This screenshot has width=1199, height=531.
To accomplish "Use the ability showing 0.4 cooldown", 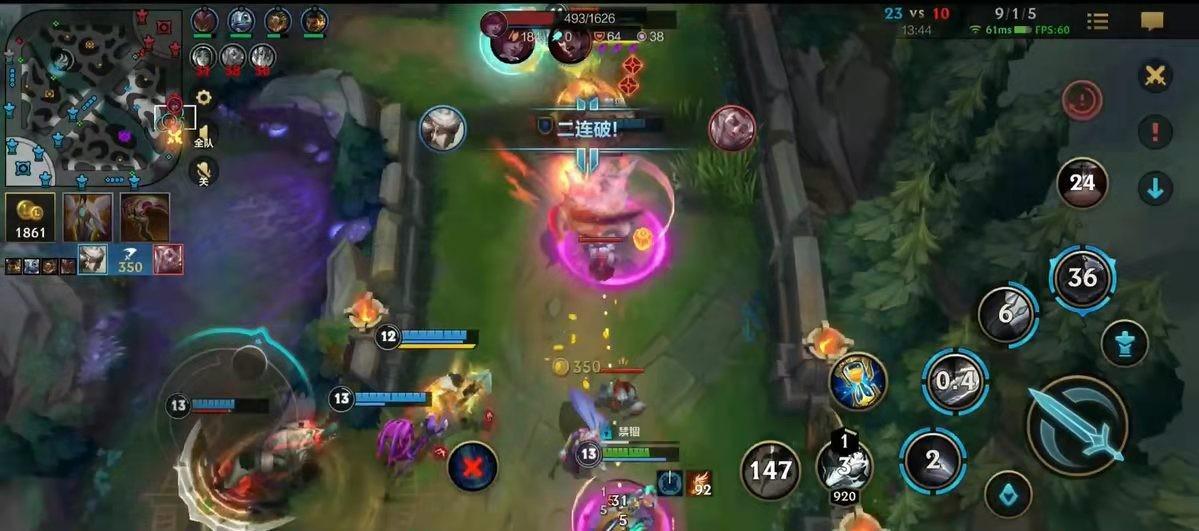I will pos(955,381).
